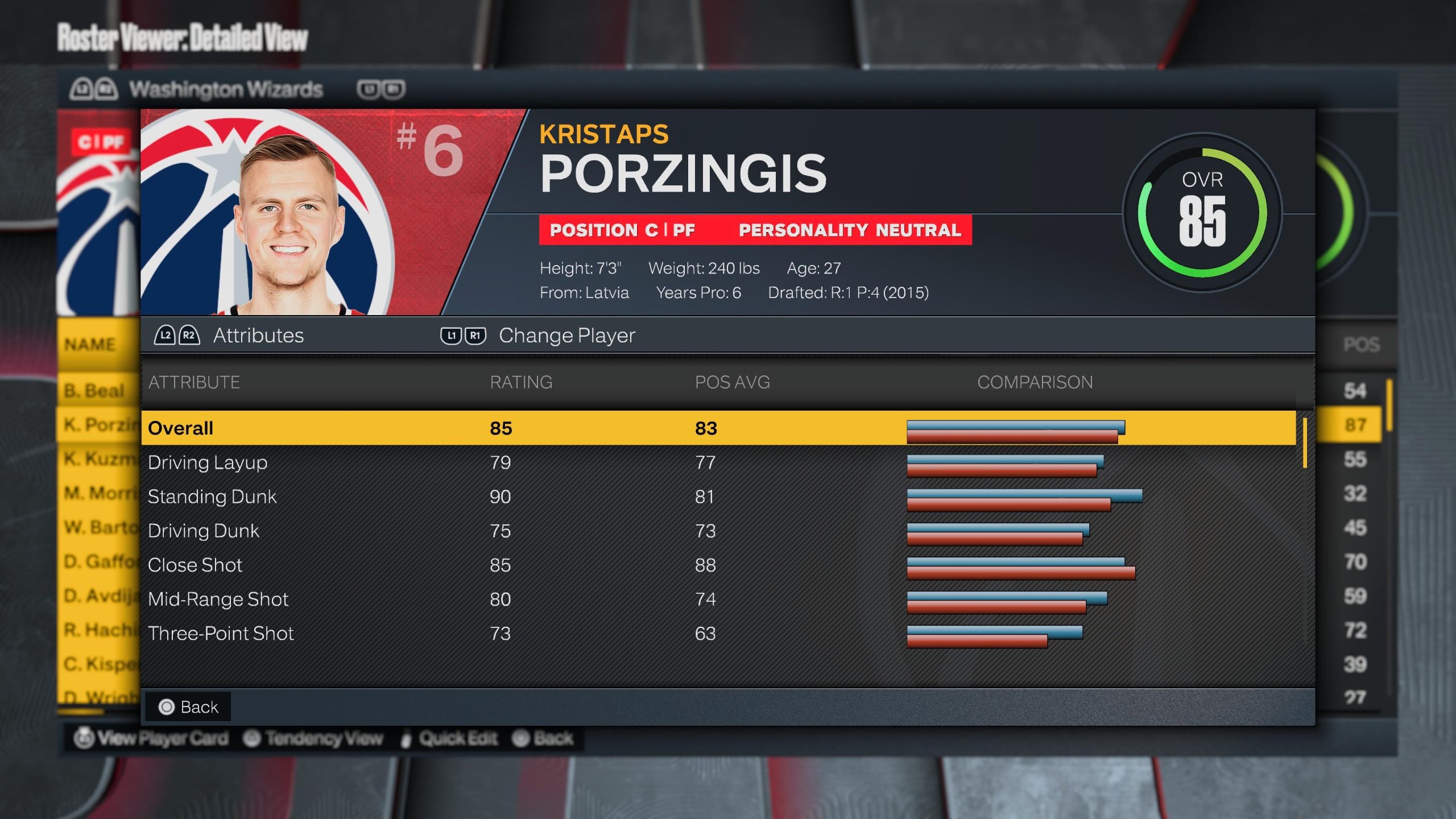Screen dimensions: 1456x819
Task: Switch the Attributes category selector
Action: point(229,336)
